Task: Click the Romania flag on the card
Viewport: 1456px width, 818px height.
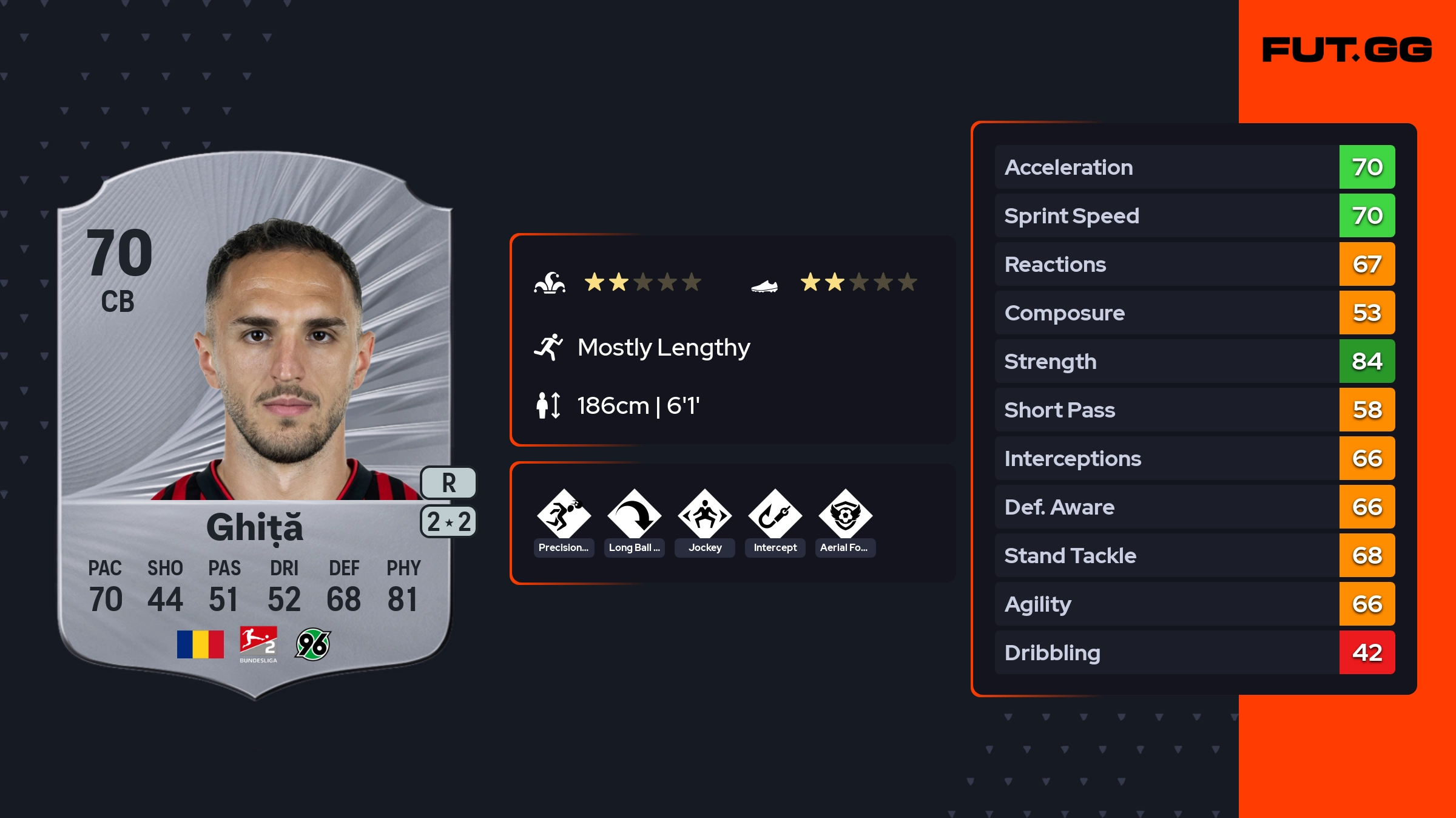Action: pos(200,644)
